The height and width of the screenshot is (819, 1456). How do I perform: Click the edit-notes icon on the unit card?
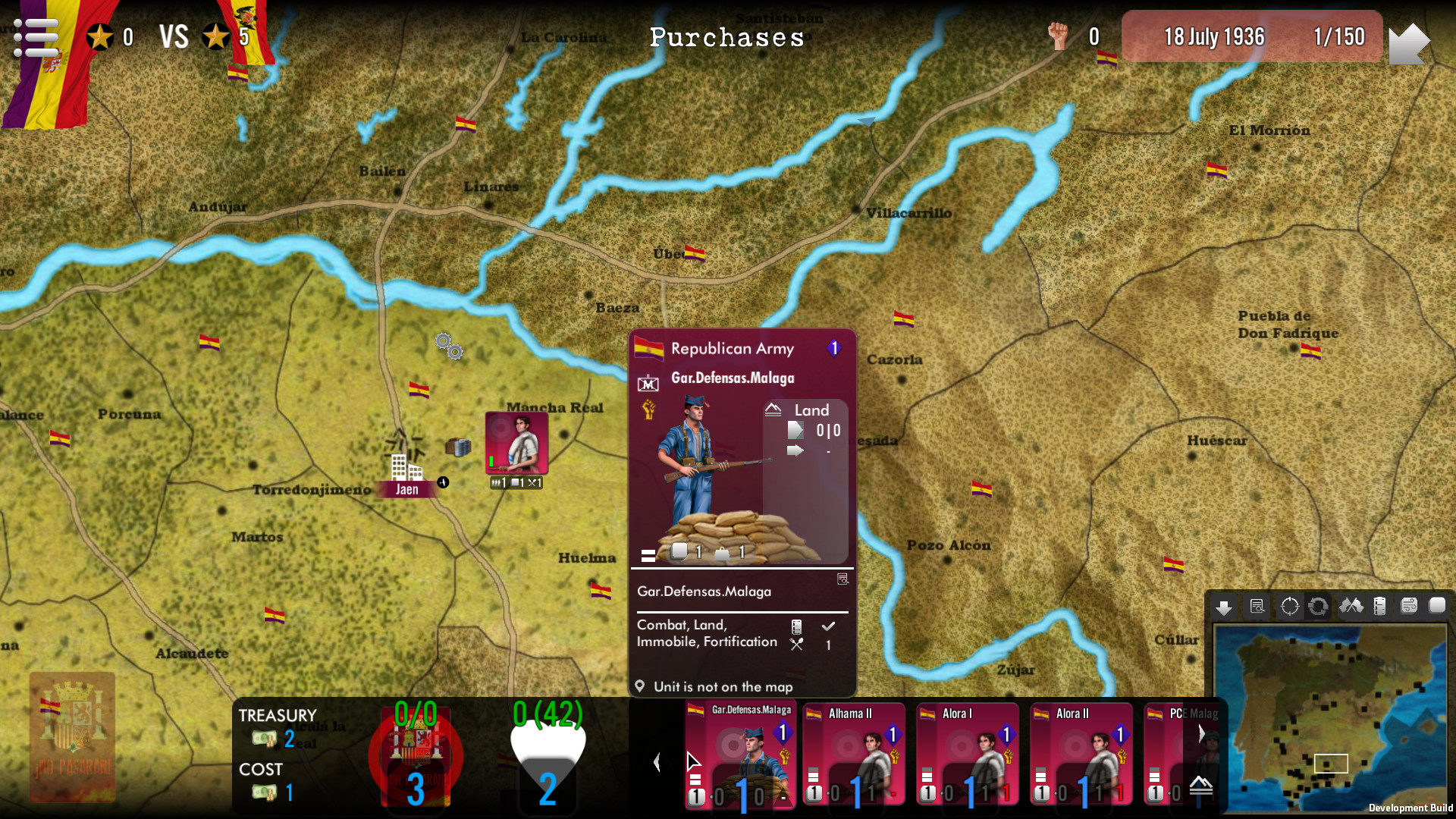point(842,579)
